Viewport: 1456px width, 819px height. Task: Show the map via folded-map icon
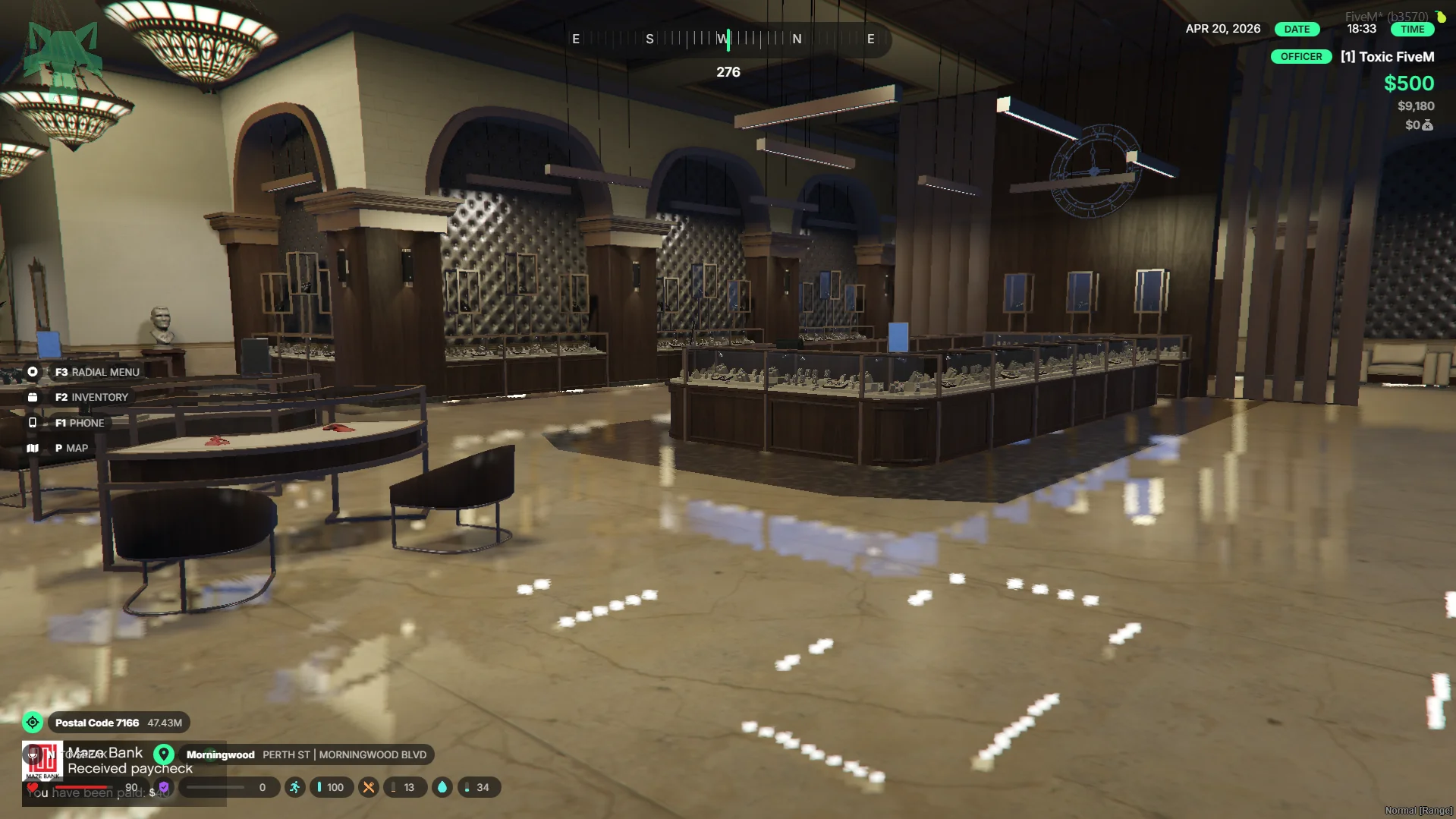click(33, 448)
